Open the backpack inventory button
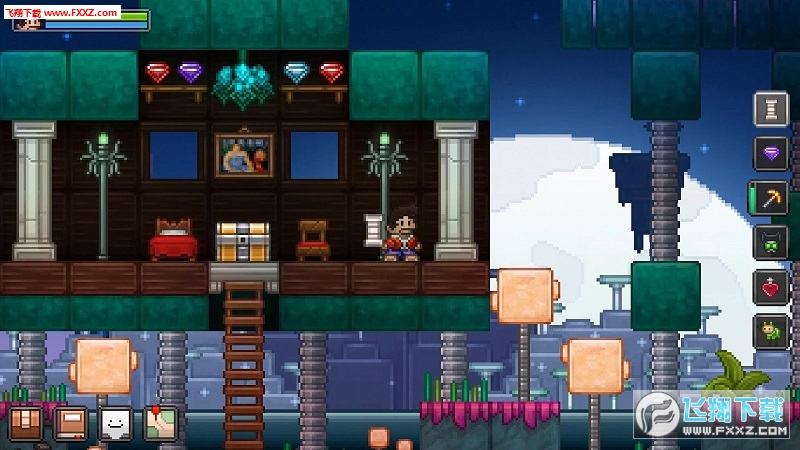Viewport: 800px width, 450px height. point(26,424)
